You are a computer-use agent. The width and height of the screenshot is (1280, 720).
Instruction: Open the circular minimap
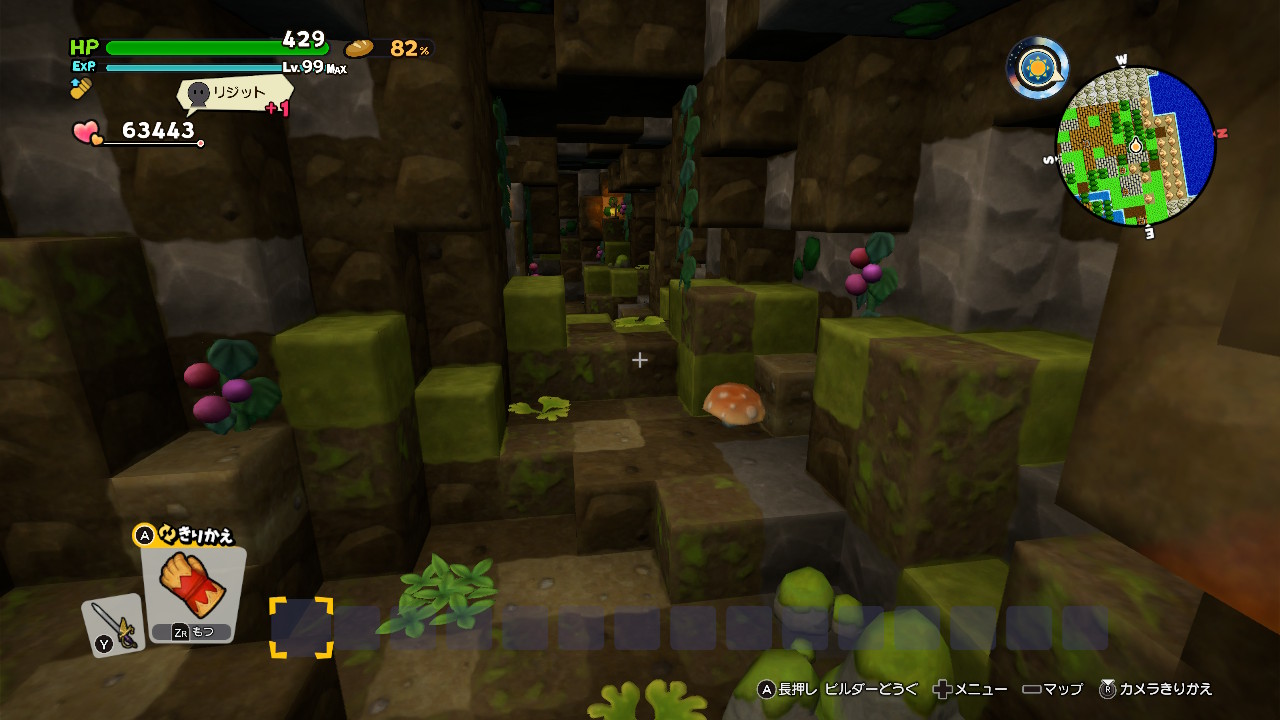[1136, 147]
